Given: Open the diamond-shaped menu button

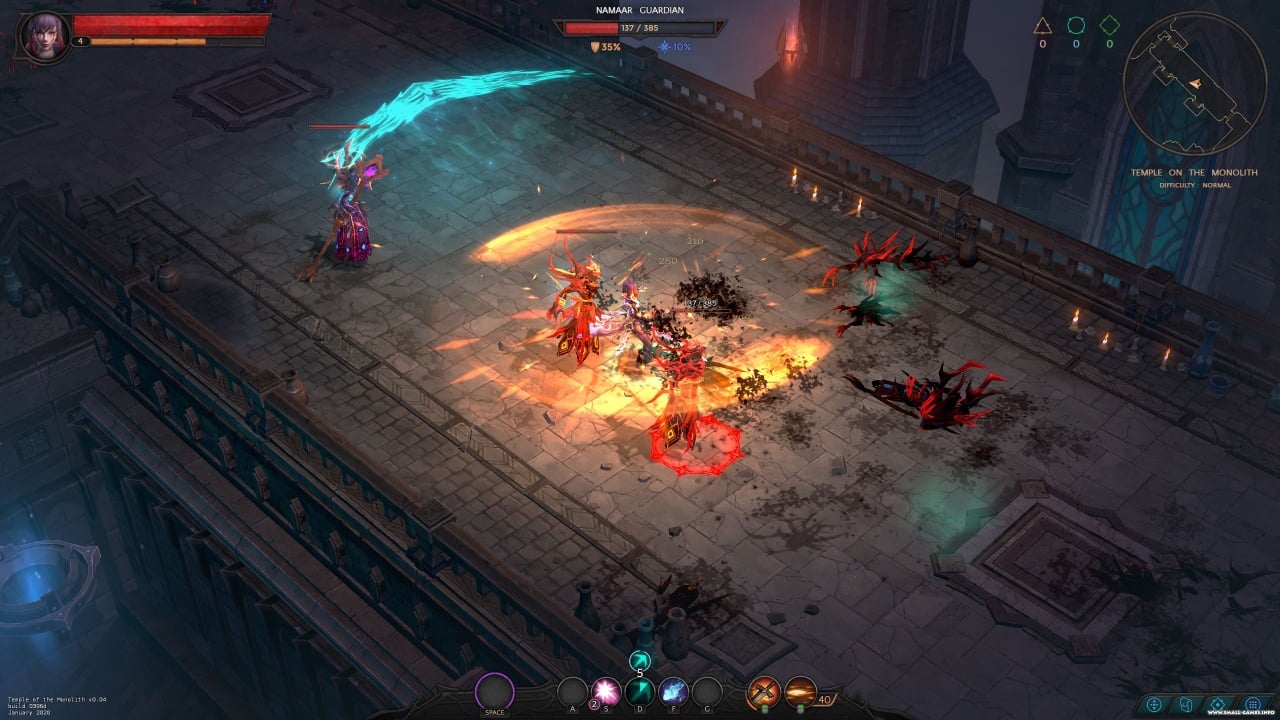Looking at the screenshot, I should click(x=1218, y=704).
